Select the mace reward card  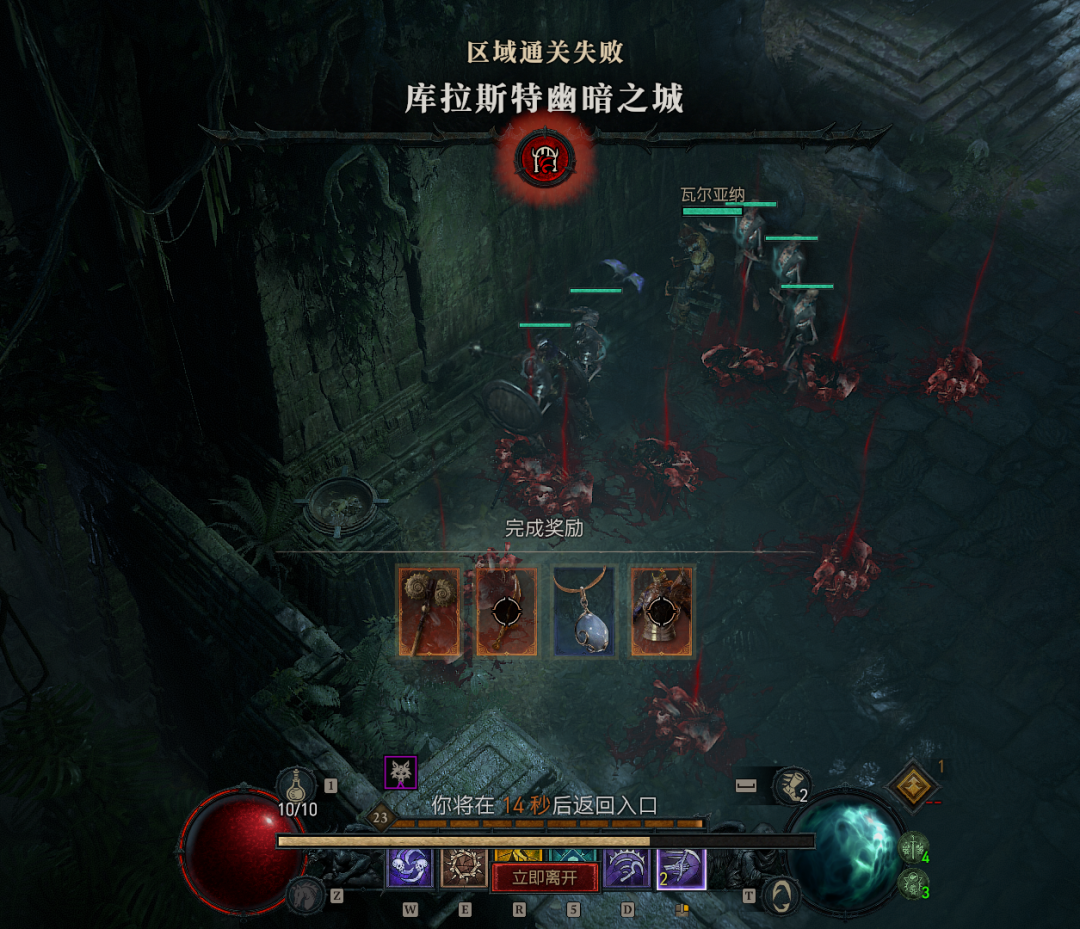(x=428, y=612)
